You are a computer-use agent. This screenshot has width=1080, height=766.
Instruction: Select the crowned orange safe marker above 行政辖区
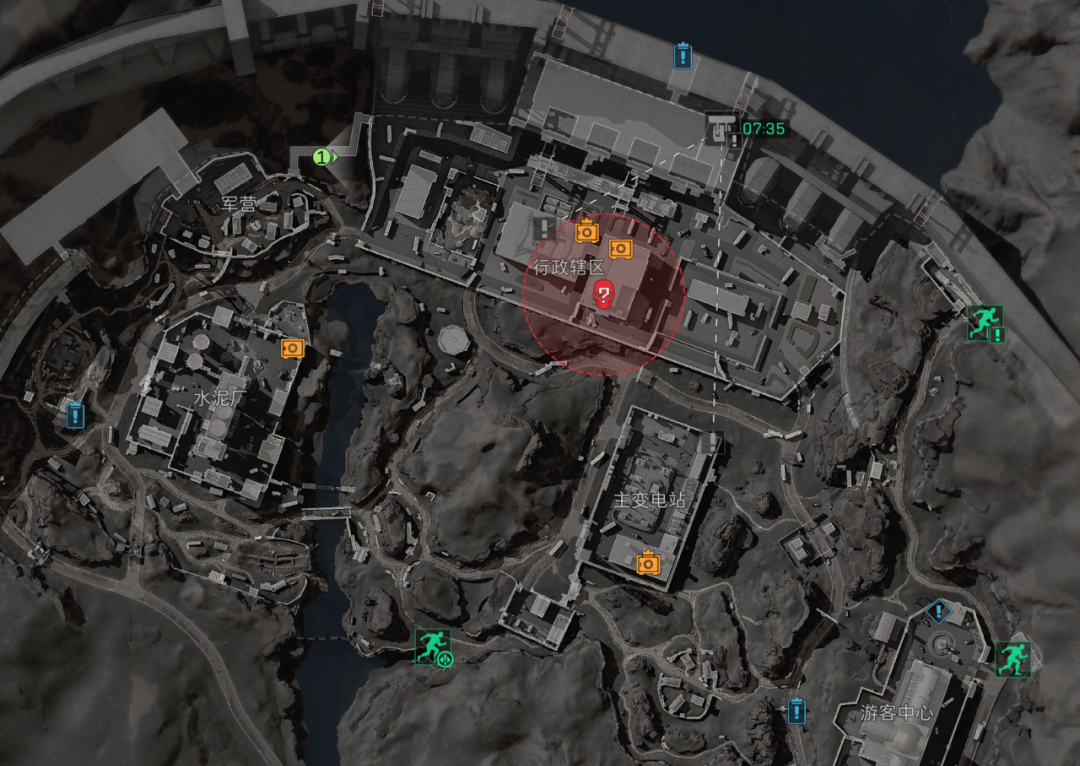pos(586,231)
